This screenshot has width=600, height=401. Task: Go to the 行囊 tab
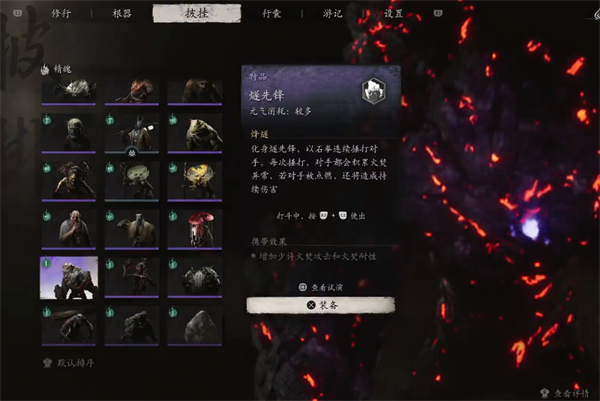[271, 13]
